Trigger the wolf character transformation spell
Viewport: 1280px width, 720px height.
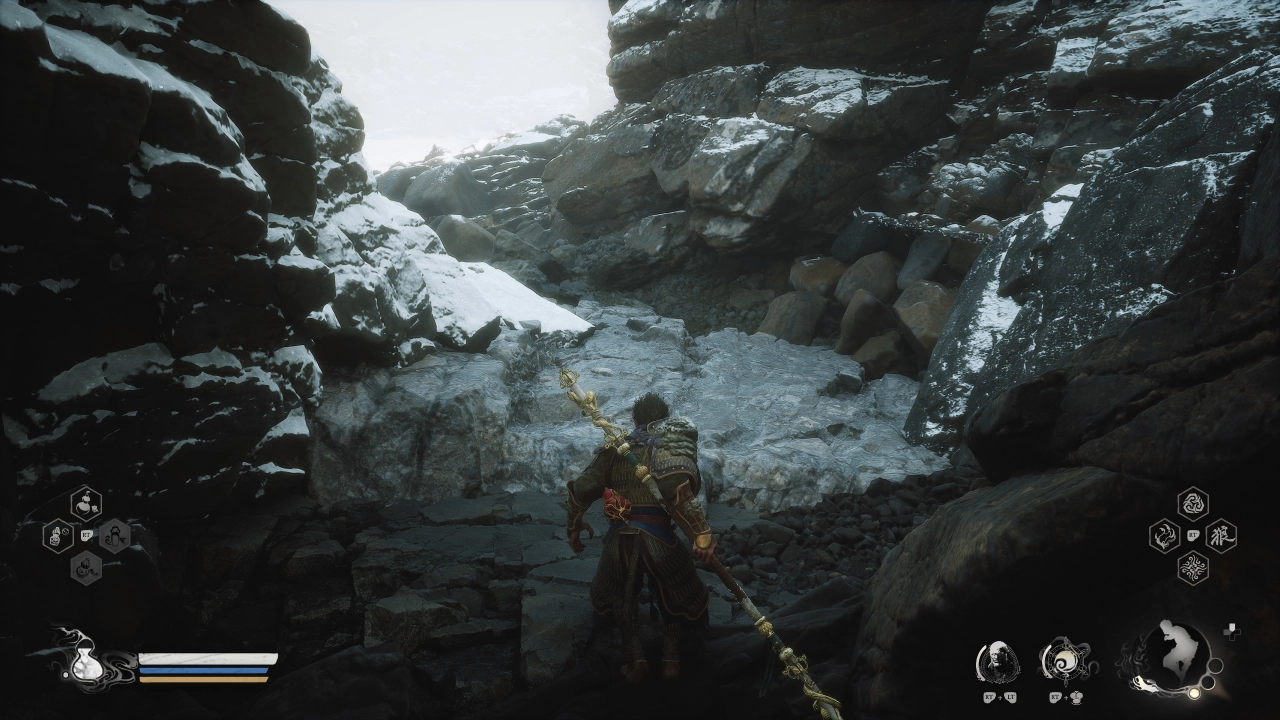point(1221,536)
